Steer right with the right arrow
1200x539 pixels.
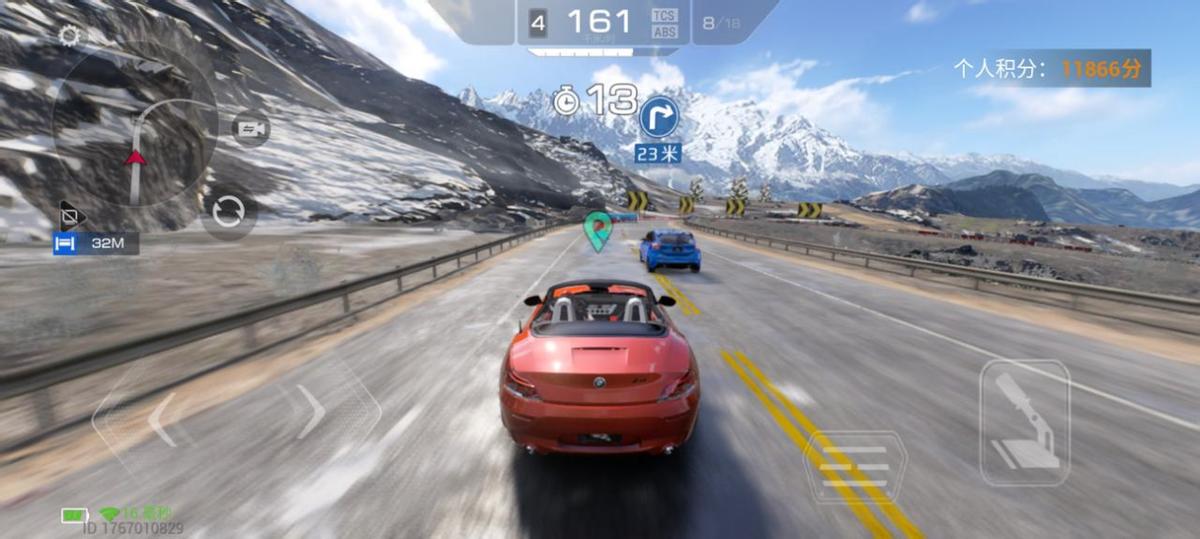(x=313, y=411)
